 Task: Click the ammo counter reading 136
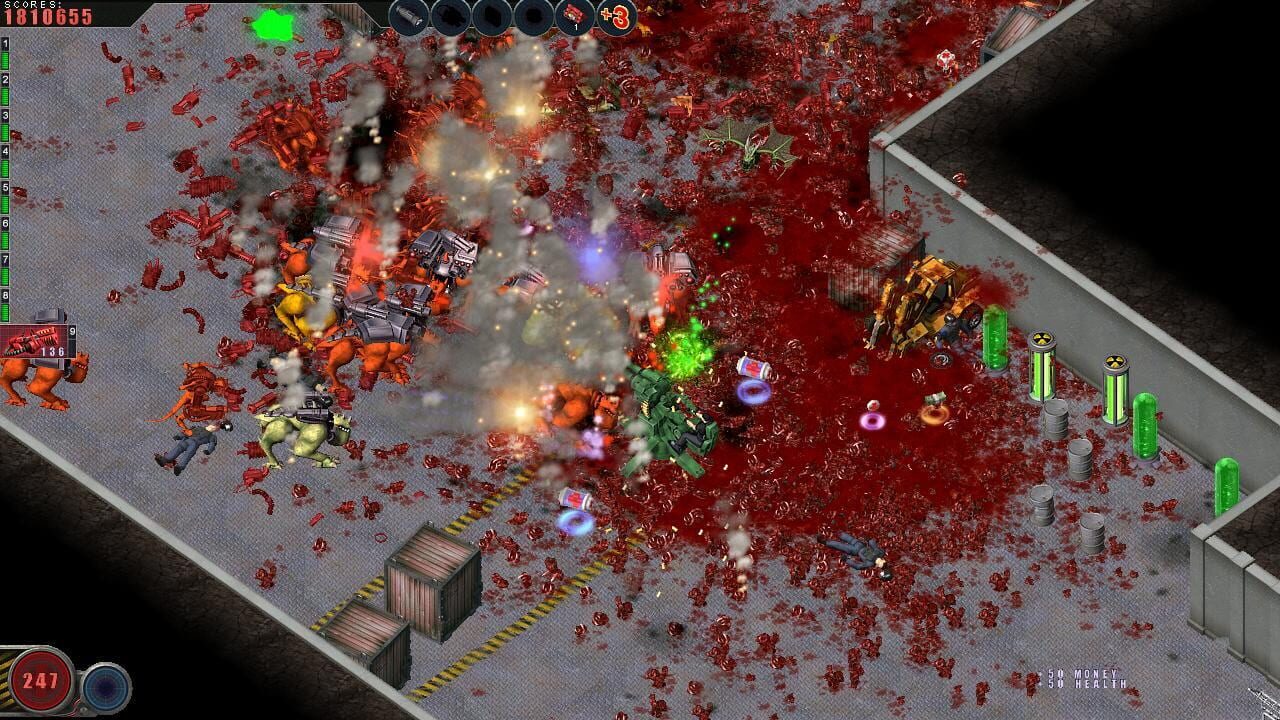pos(53,351)
